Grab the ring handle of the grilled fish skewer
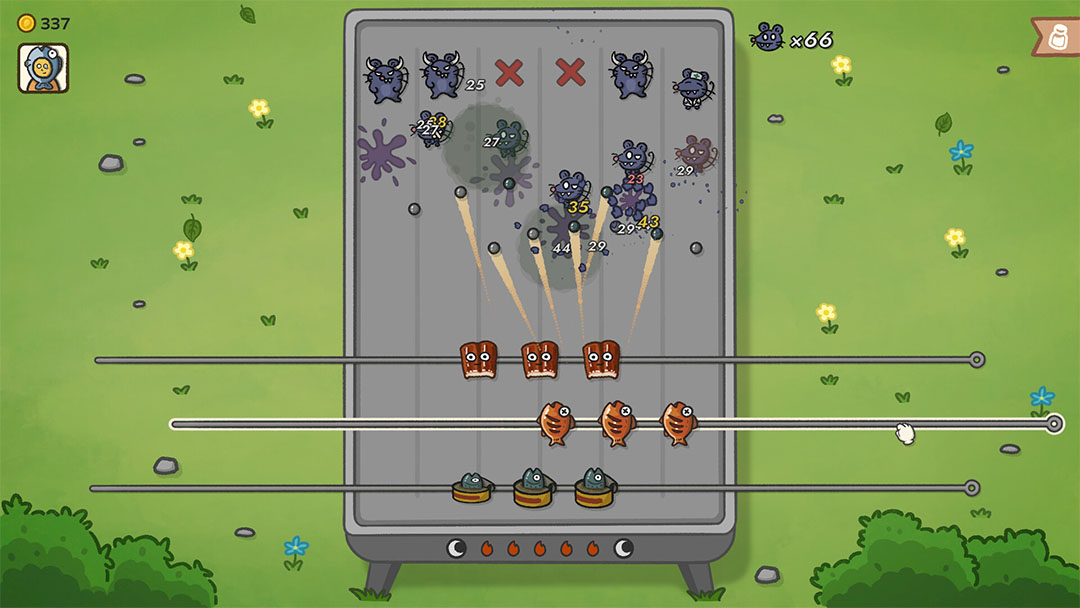Viewport: 1080px width, 608px height. click(x=1053, y=424)
